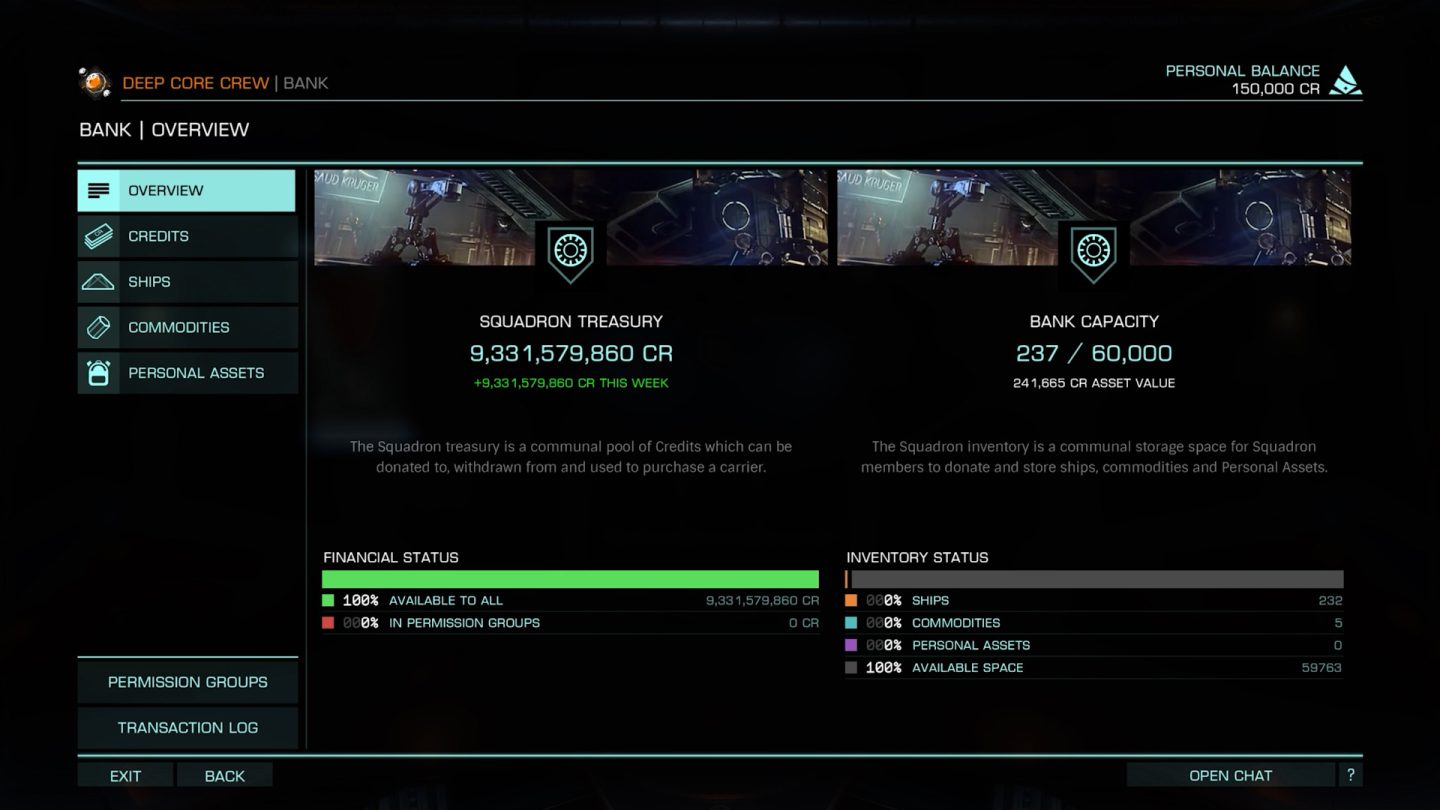The width and height of the screenshot is (1440, 810).
Task: Open Chat panel
Action: pyautogui.click(x=1230, y=776)
